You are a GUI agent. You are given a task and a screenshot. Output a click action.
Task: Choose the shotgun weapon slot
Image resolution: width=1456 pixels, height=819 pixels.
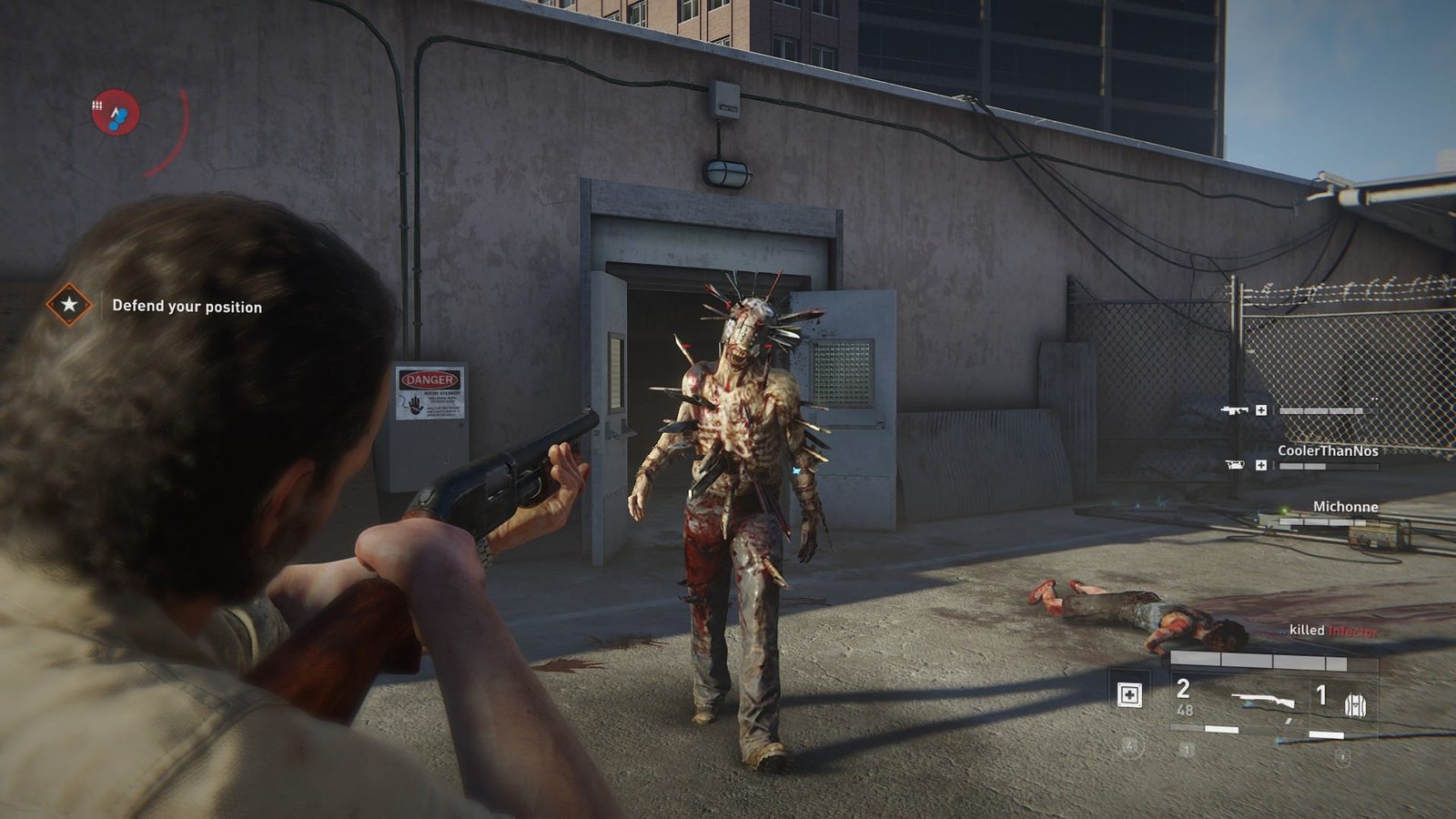1265,701
